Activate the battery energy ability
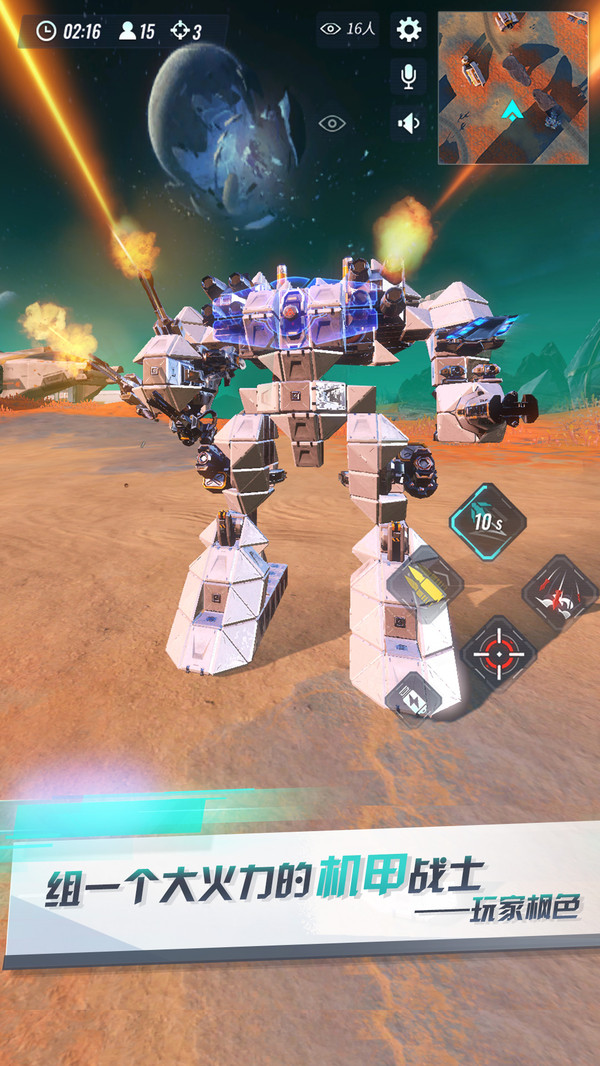 (x=414, y=695)
